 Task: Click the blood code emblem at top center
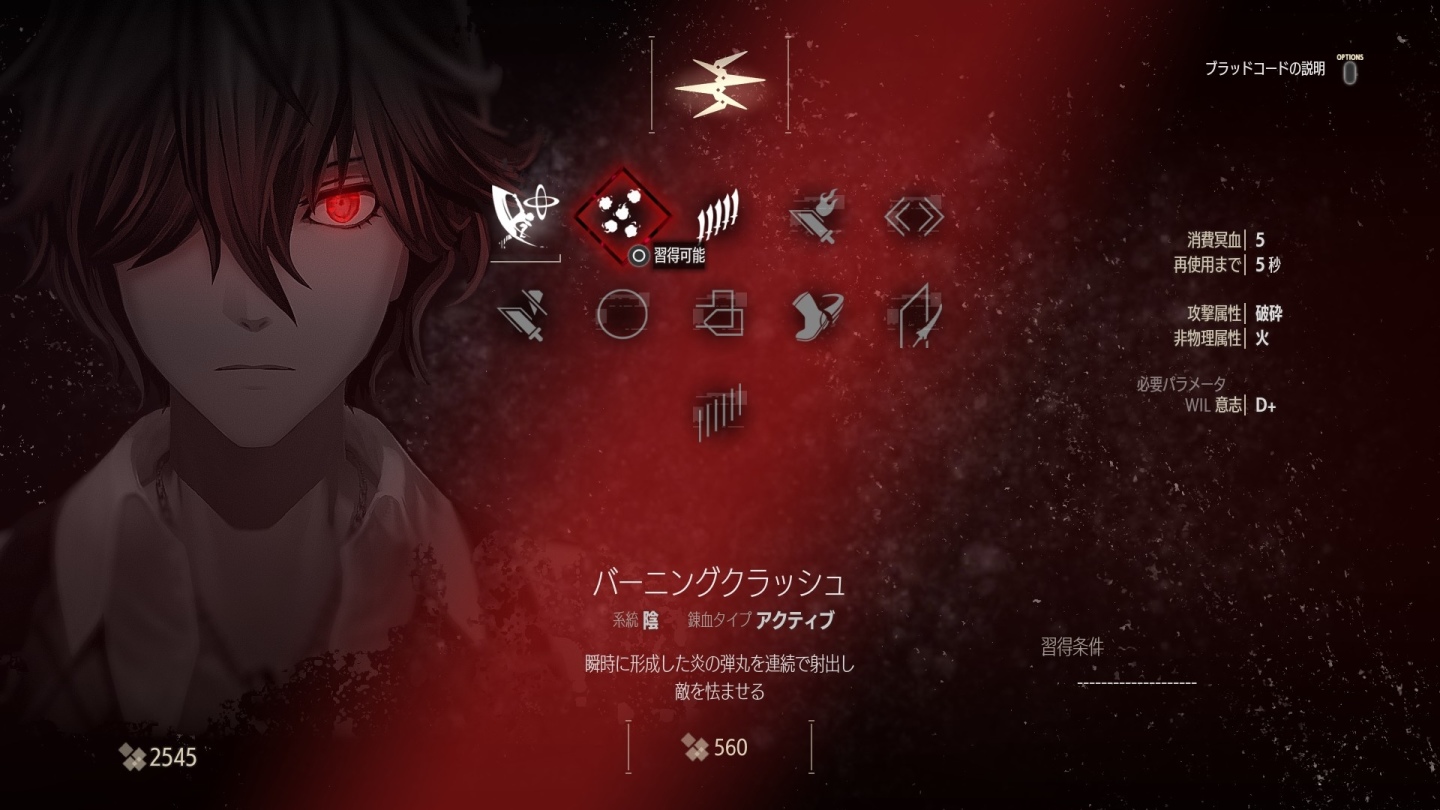[722, 85]
